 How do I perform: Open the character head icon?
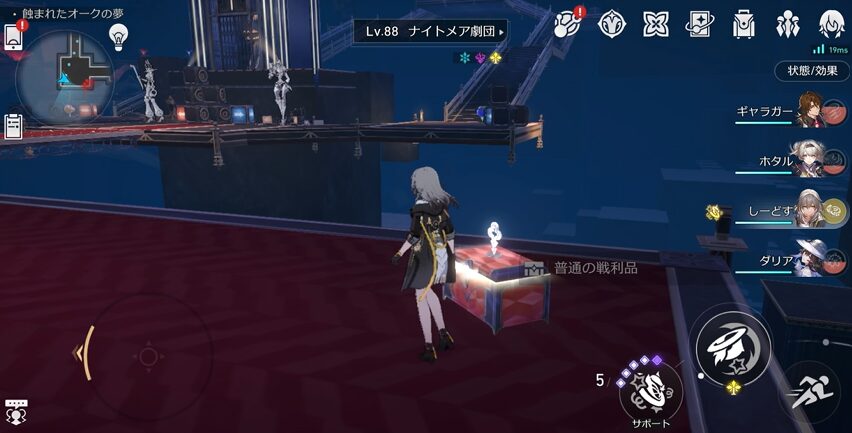[x=830, y=23]
